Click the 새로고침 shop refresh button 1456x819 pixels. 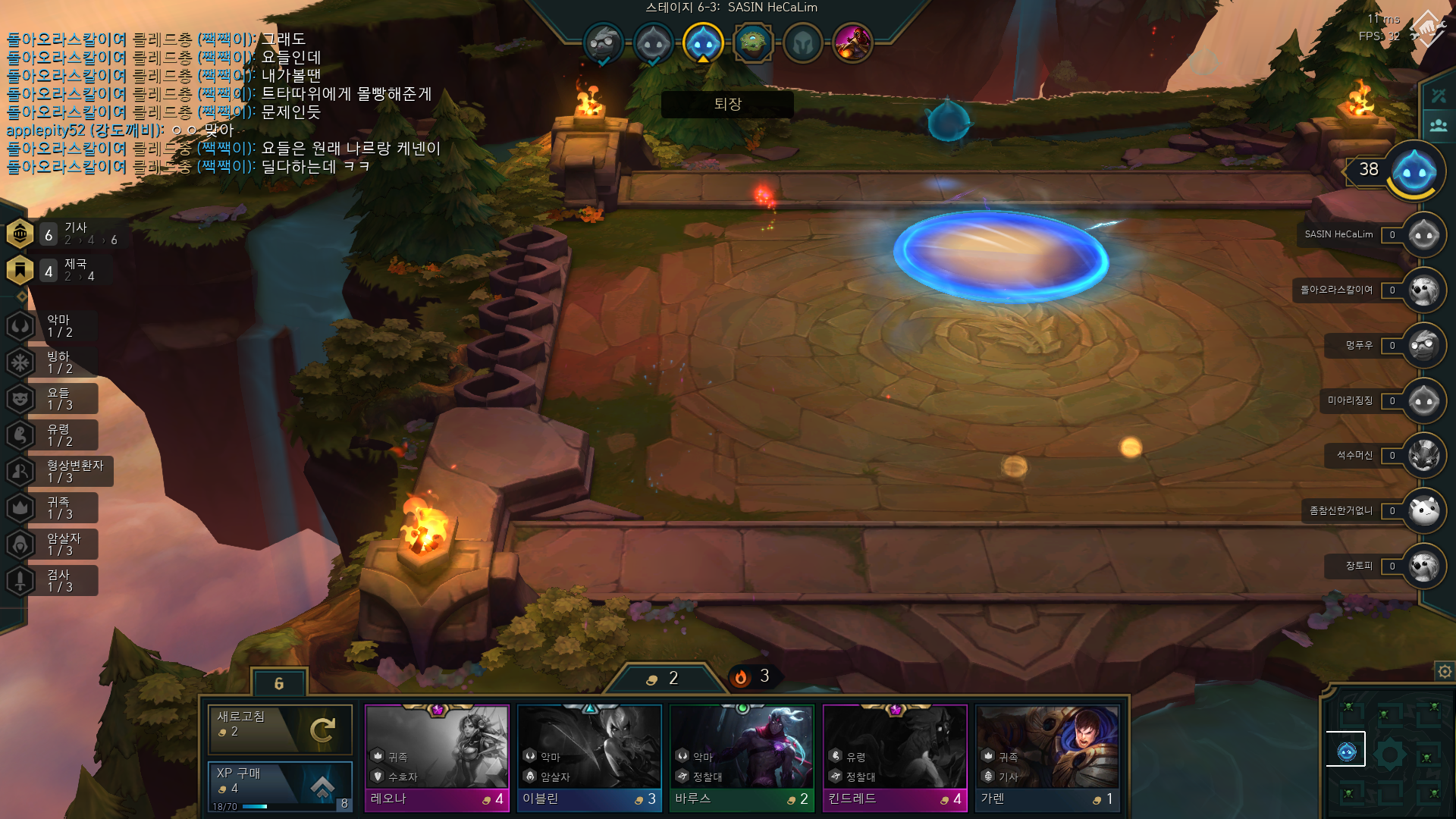[x=280, y=730]
